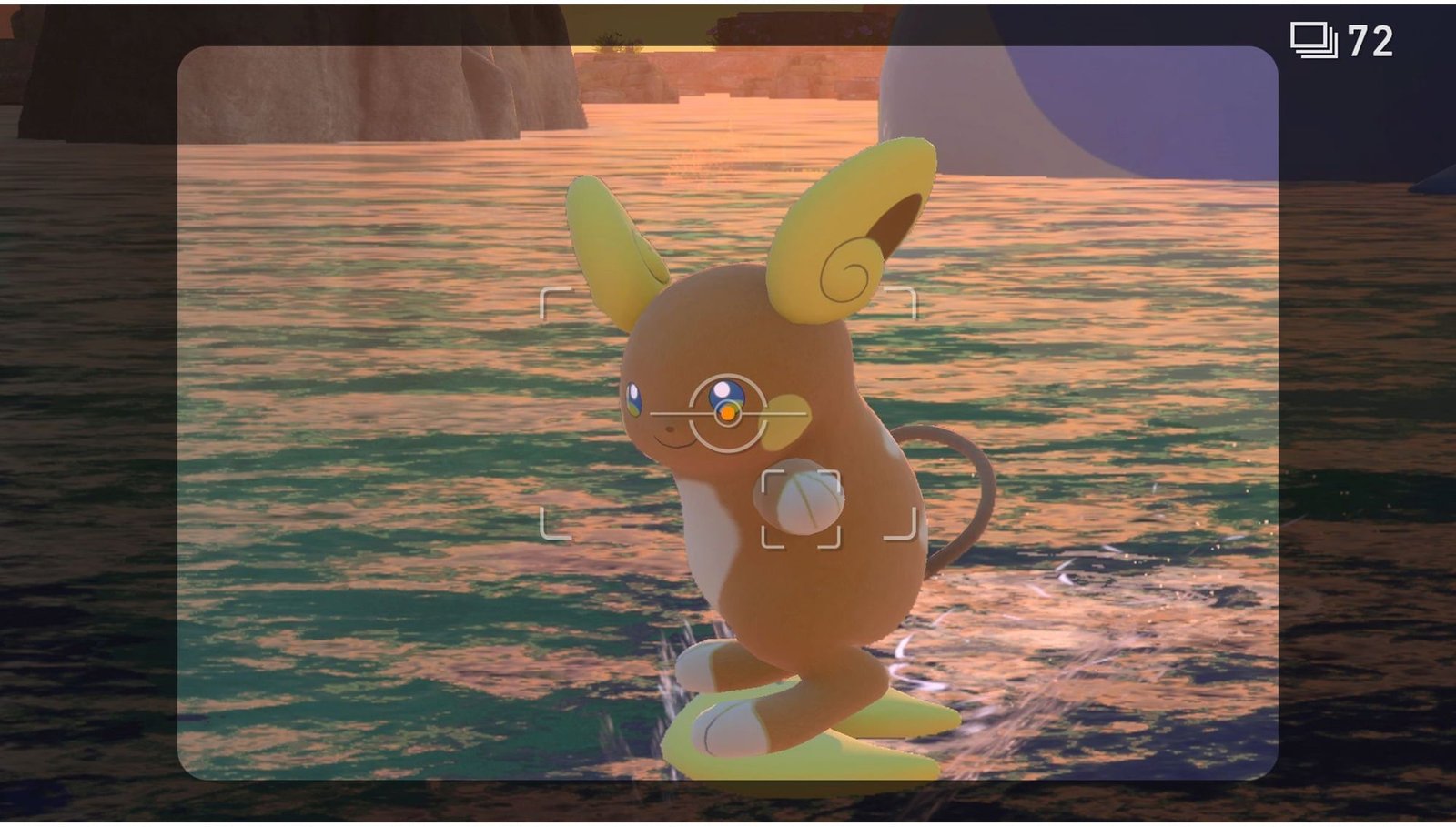Click the top-right framing bracket
The width and height of the screenshot is (1456, 827).
(x=901, y=300)
